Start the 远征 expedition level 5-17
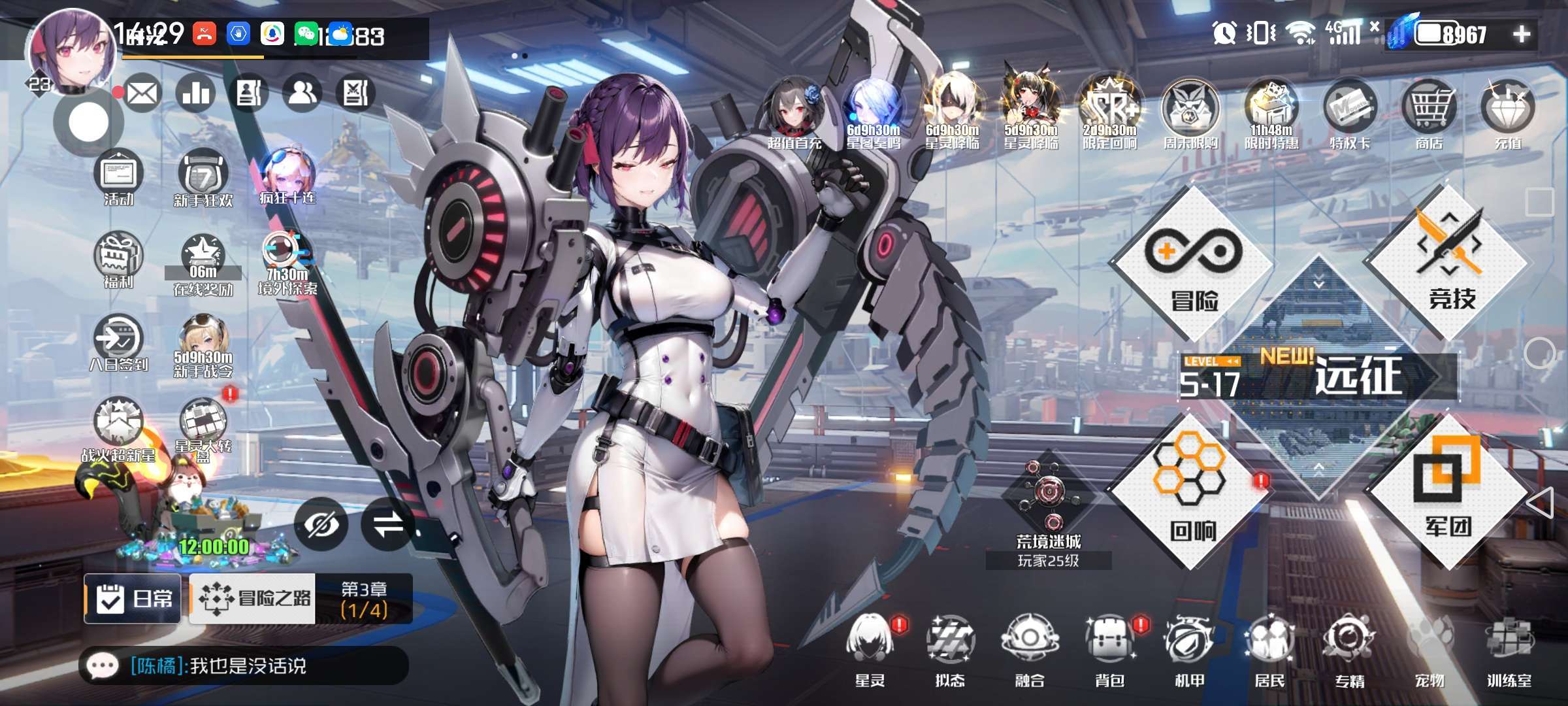This screenshot has height=706, width=1568. pos(1320,377)
